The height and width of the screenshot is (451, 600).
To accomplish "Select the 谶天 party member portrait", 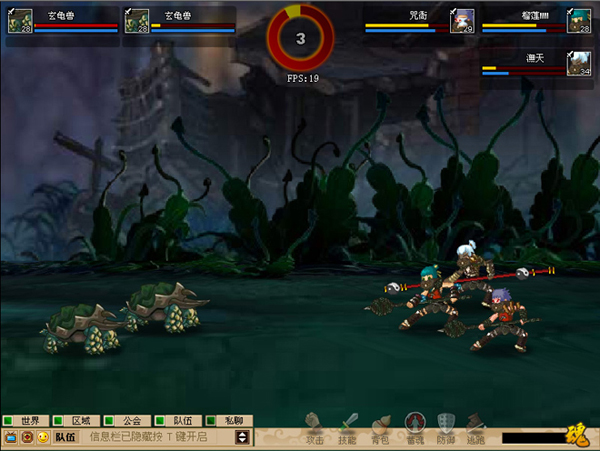I will pyautogui.click(x=579, y=62).
